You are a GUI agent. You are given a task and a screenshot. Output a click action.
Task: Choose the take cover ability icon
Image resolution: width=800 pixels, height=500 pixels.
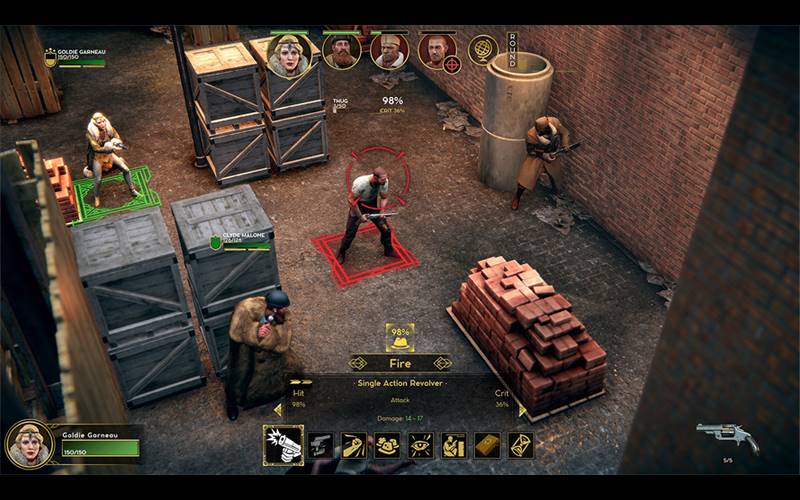pos(454,445)
